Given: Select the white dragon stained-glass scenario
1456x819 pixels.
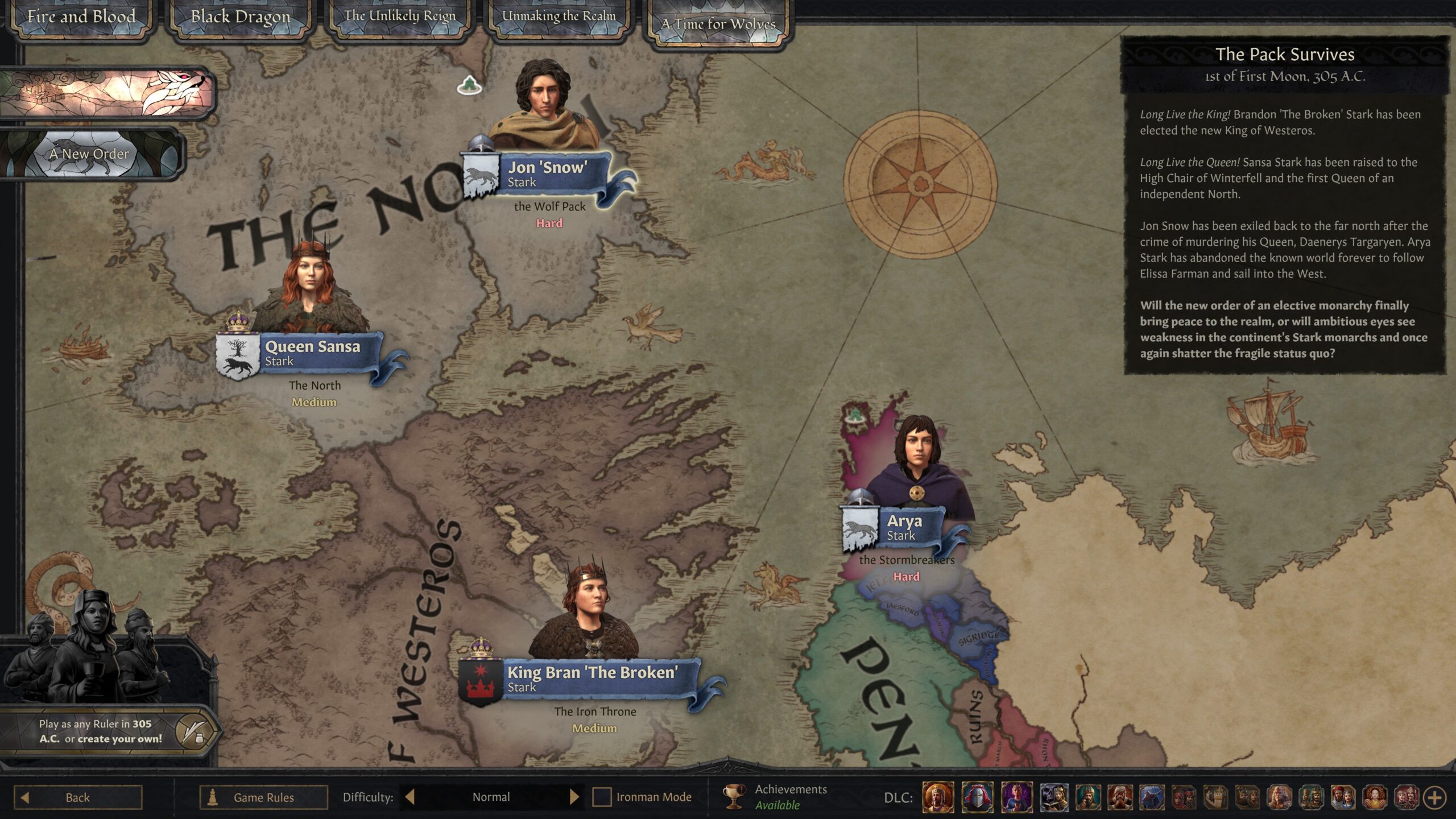Looking at the screenshot, I should [x=107, y=92].
